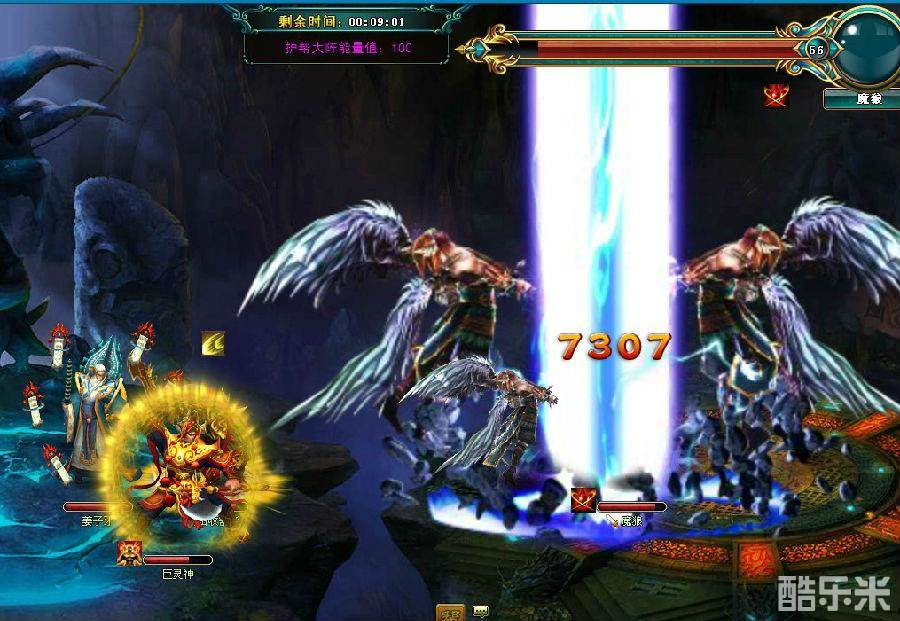The image size is (900, 621).
Task: Open the chat speech bubble icon
Action: [x=480, y=611]
